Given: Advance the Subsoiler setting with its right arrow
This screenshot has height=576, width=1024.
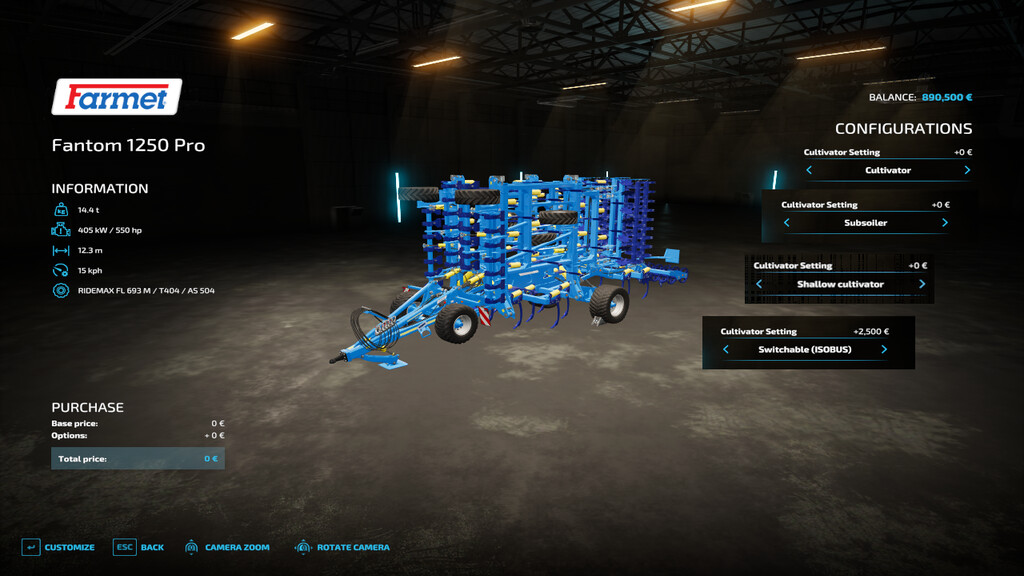Looking at the screenshot, I should point(944,223).
